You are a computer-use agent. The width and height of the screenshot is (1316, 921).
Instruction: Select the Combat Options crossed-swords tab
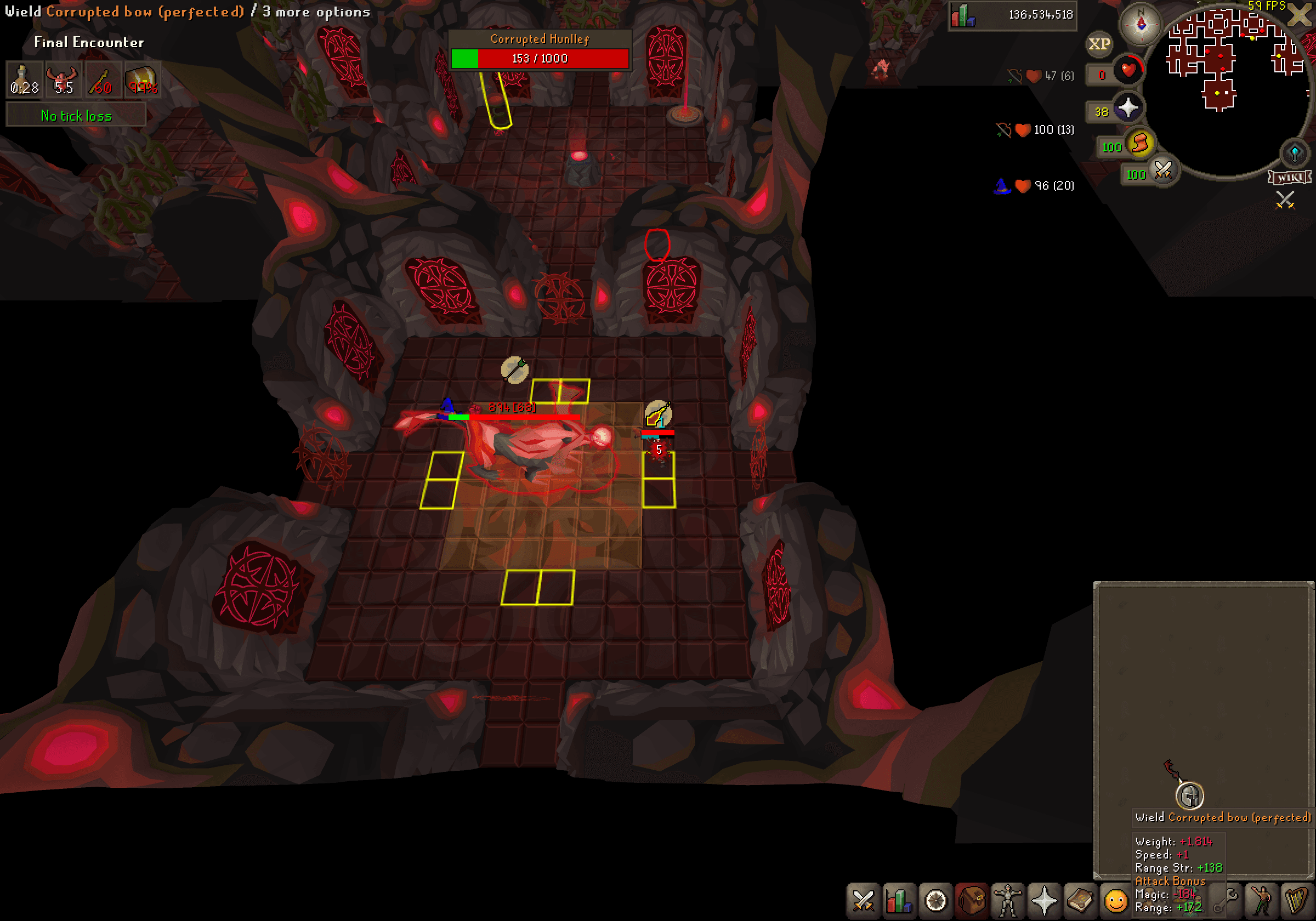tap(863, 900)
